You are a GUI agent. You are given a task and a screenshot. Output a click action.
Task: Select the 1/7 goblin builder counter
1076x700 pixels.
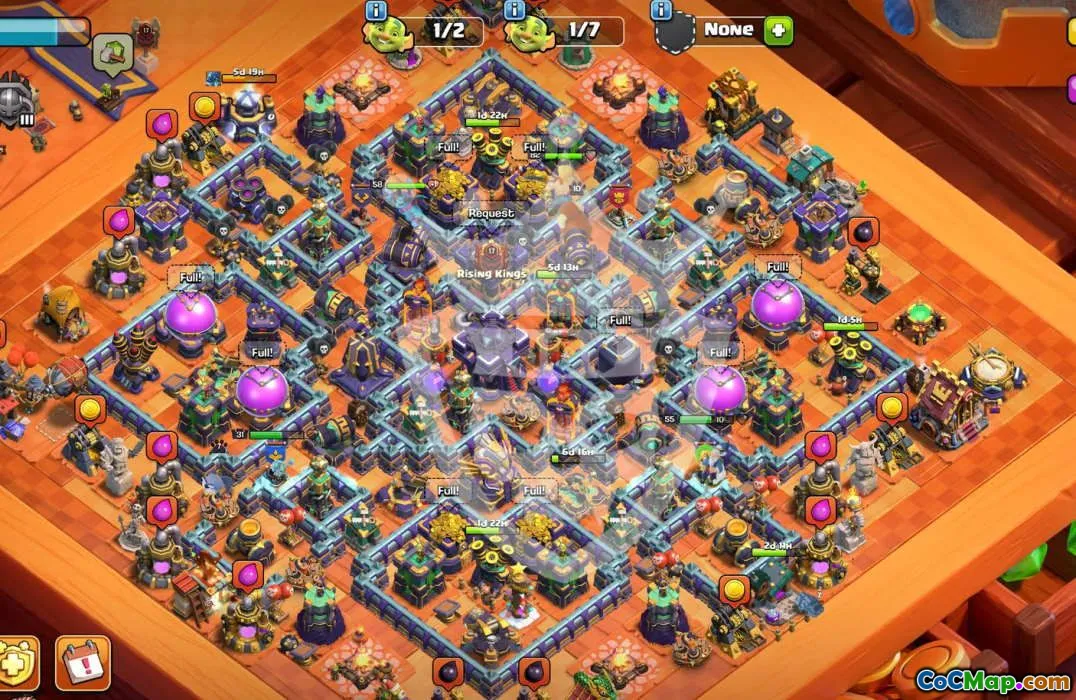(564, 31)
